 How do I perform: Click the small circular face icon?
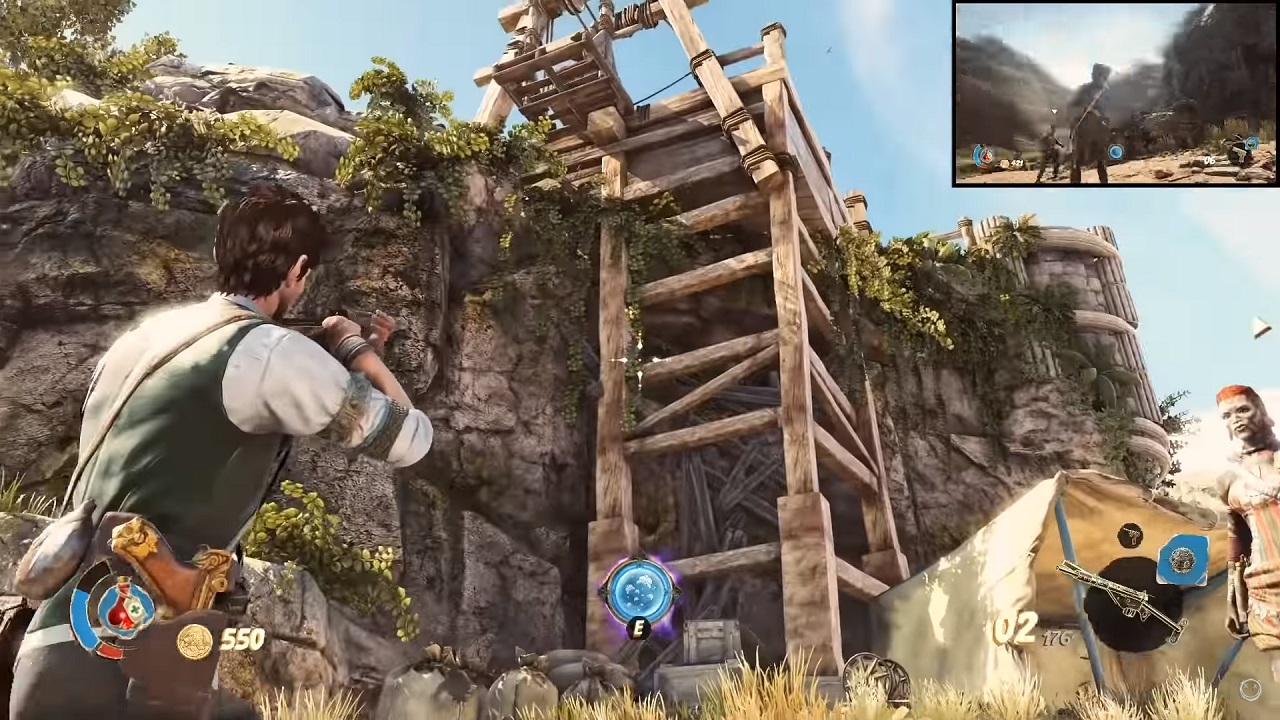[1250, 688]
